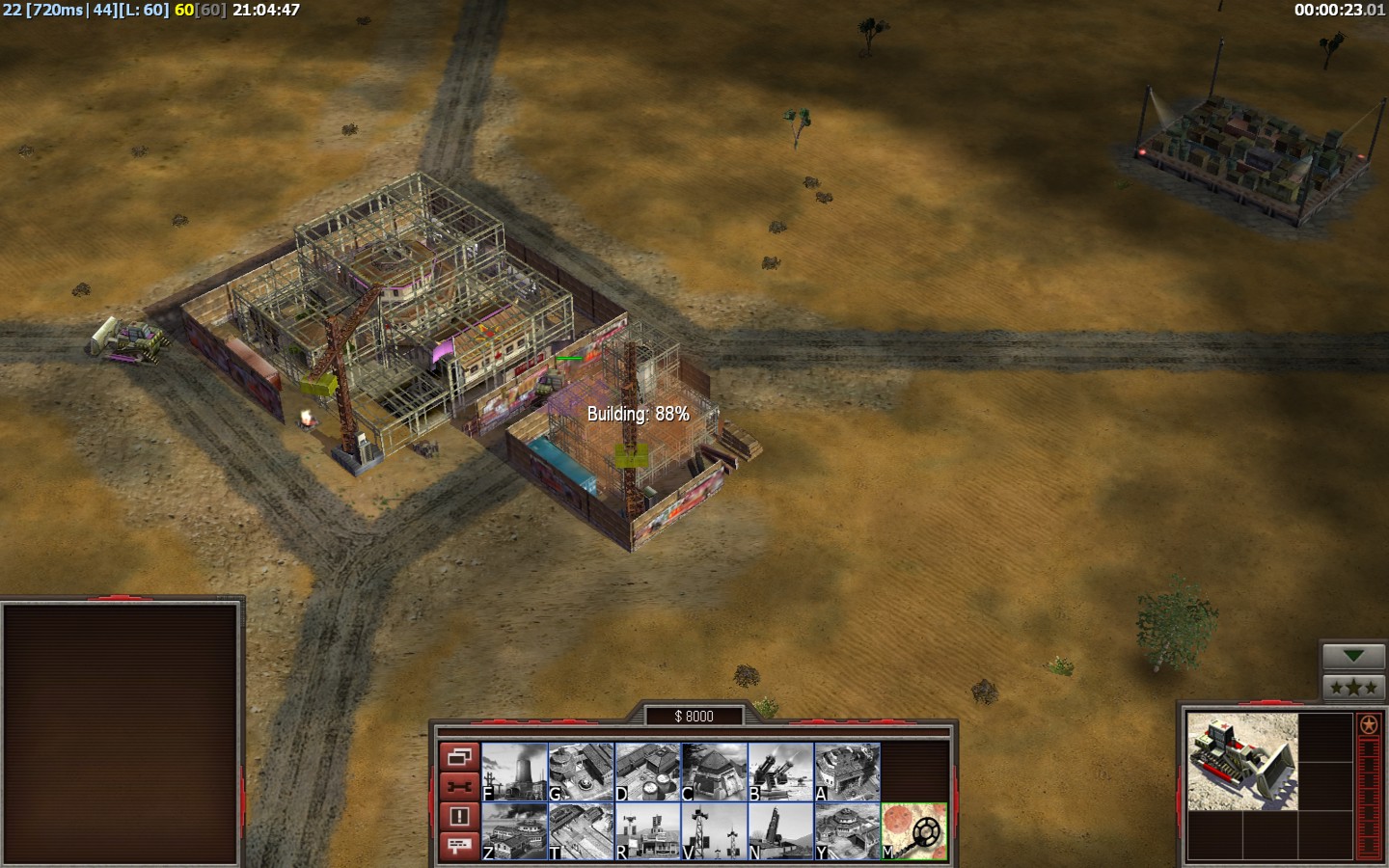Collapse the control bar with the green arrow
The width and height of the screenshot is (1389, 868).
1353,657
